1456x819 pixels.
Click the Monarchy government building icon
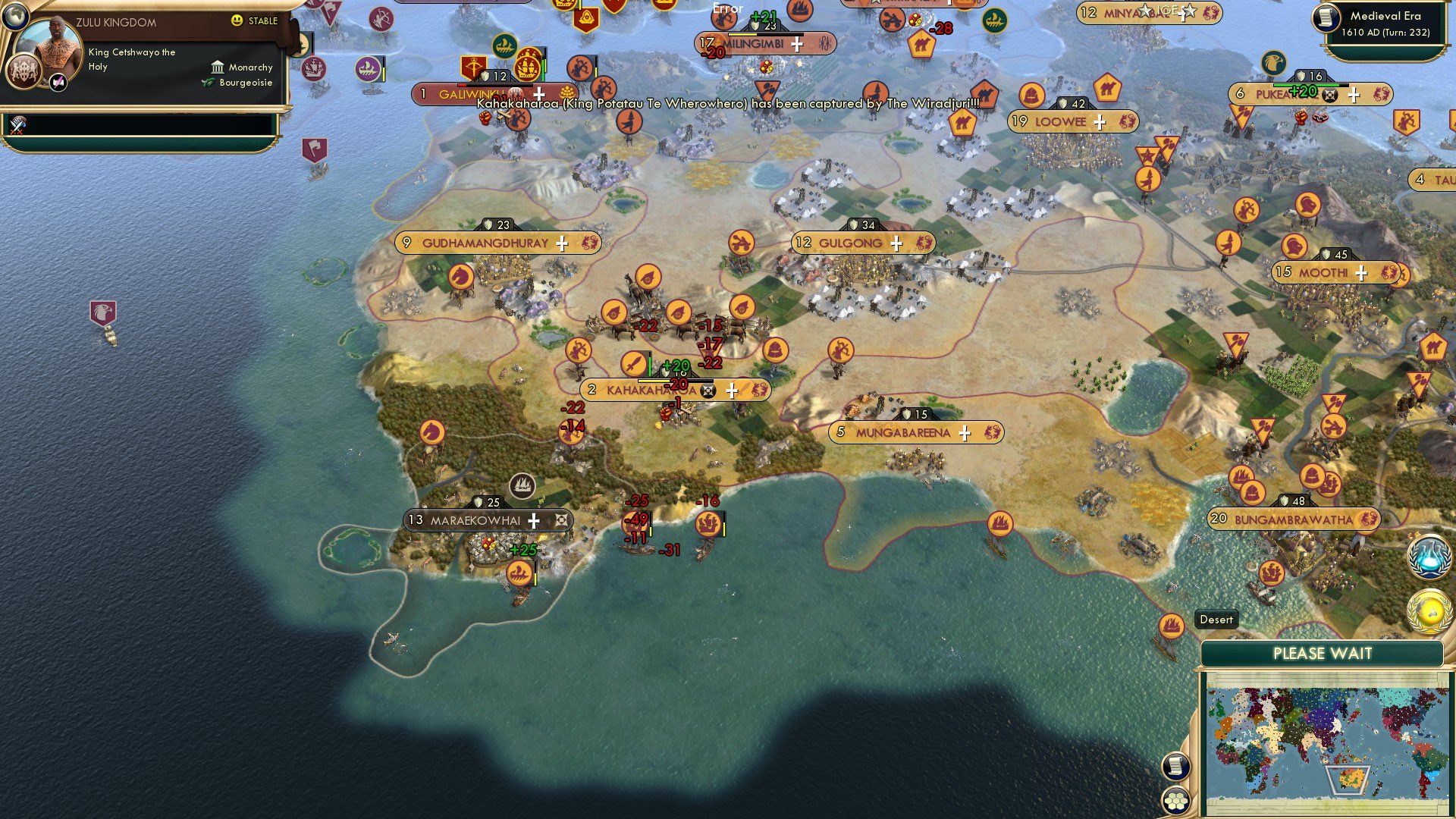coord(218,67)
